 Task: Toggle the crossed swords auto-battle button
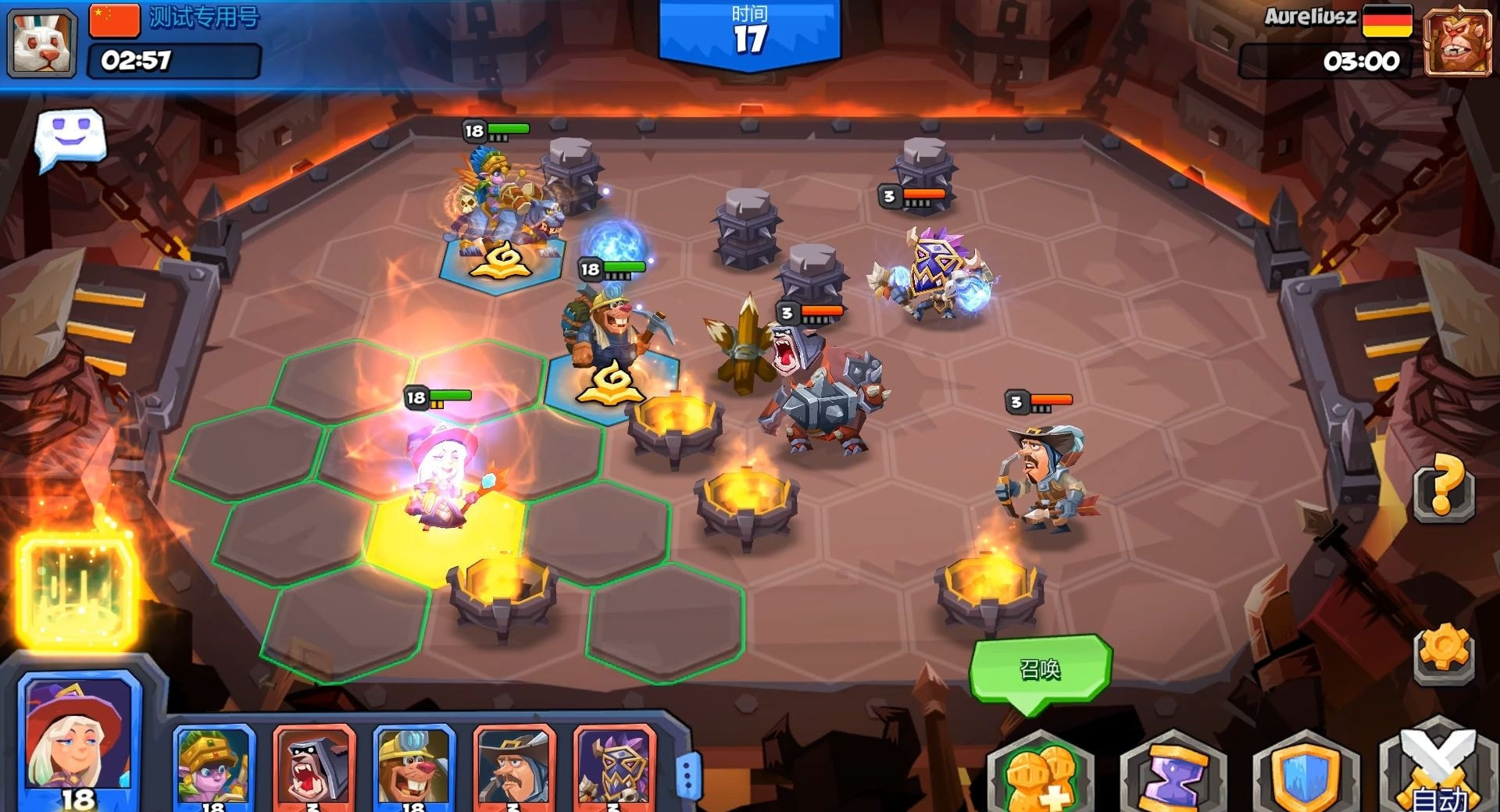click(x=1439, y=773)
